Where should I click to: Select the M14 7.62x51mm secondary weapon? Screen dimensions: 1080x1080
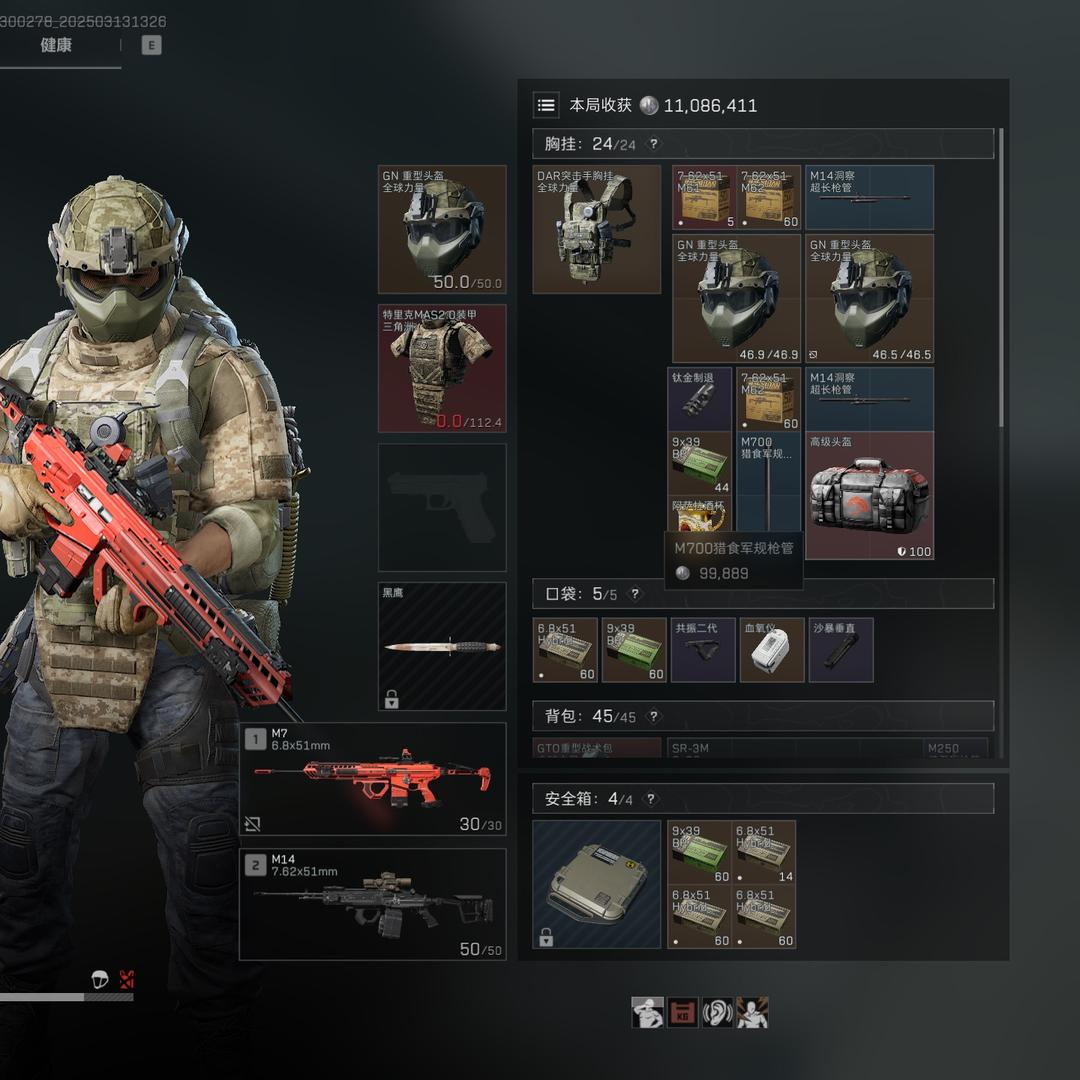373,904
